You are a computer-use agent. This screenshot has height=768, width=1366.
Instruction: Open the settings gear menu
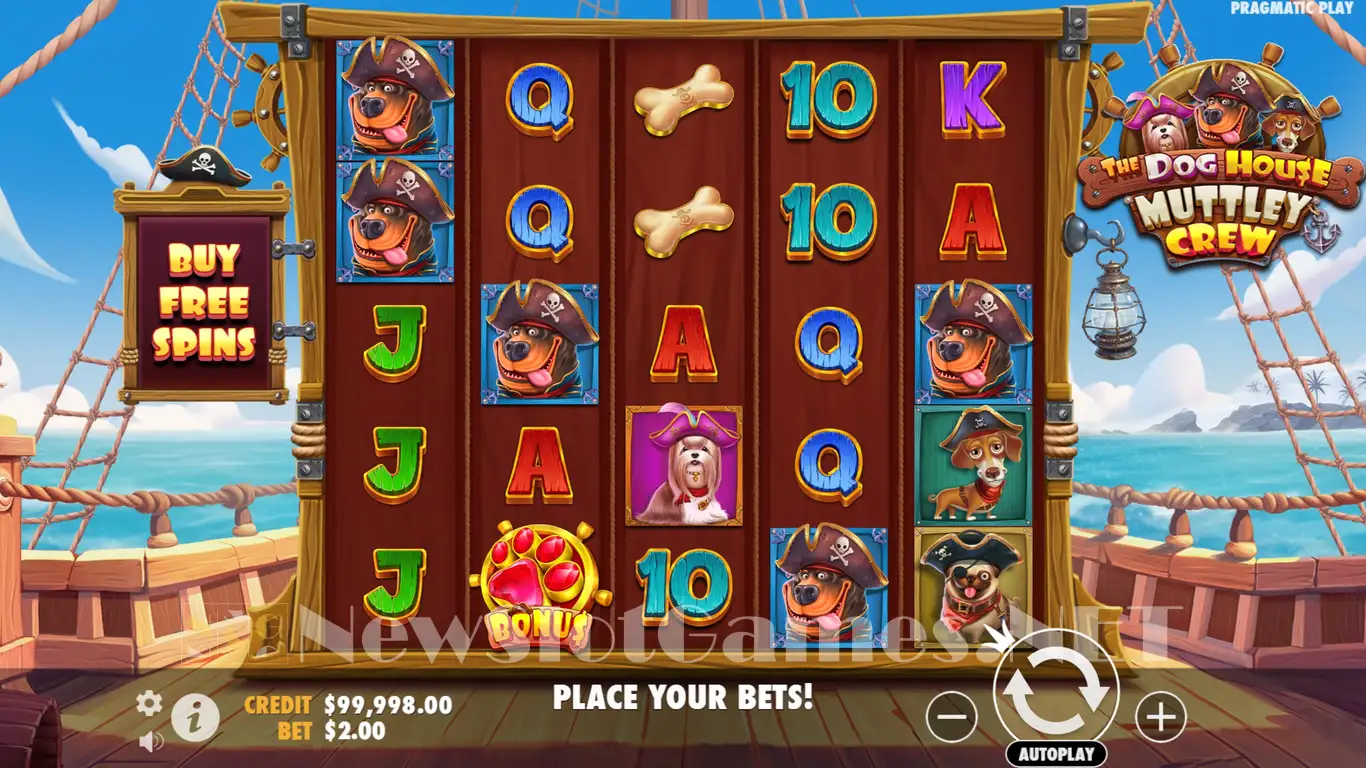[149, 703]
